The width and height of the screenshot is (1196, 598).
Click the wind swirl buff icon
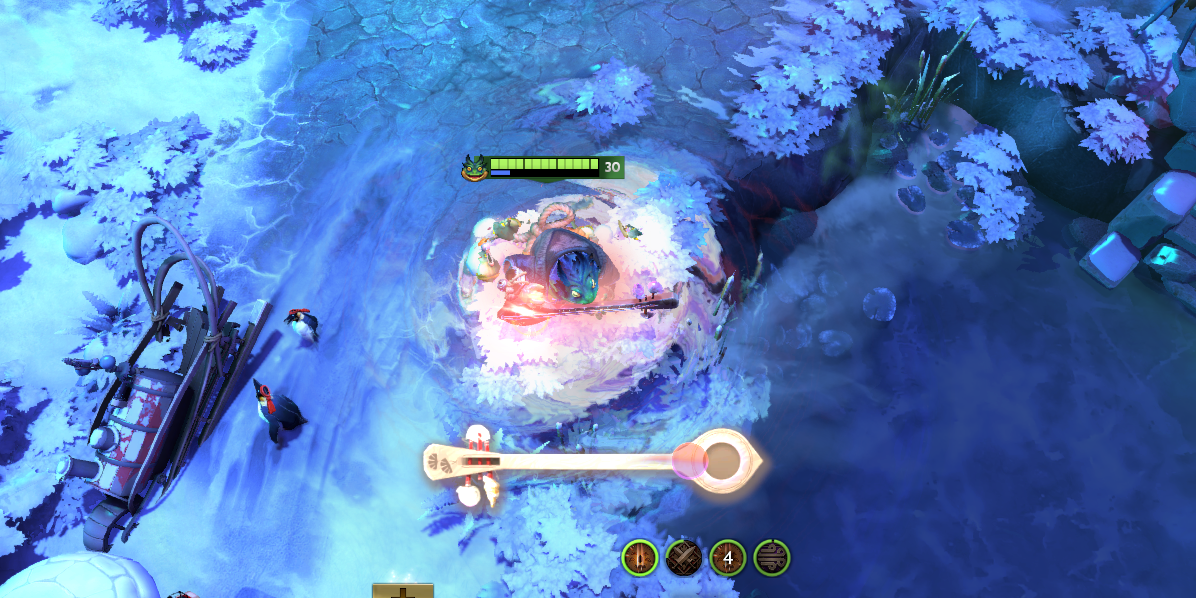click(772, 557)
